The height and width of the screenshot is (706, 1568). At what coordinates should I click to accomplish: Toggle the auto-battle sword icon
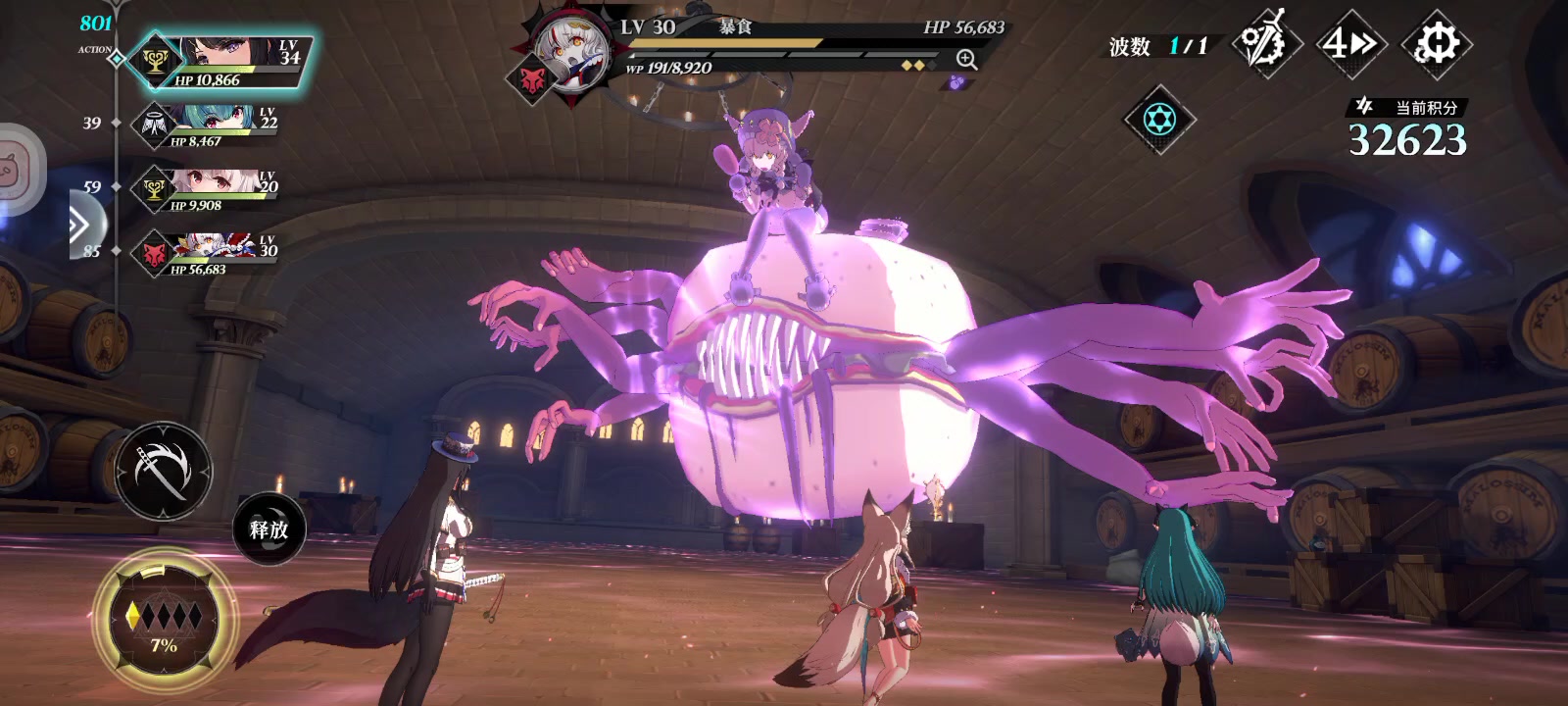1264,44
